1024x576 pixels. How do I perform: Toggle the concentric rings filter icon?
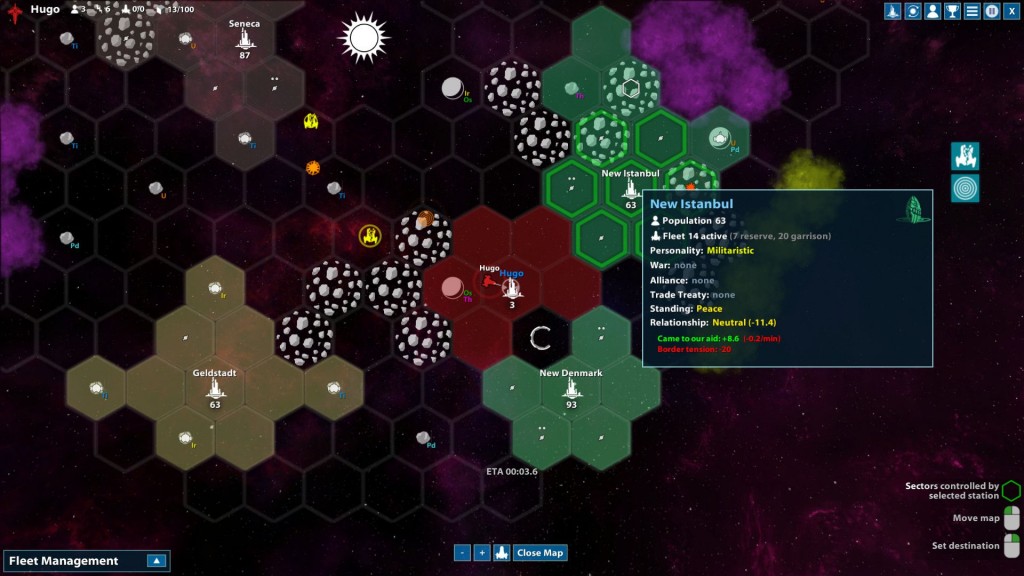[x=965, y=188]
